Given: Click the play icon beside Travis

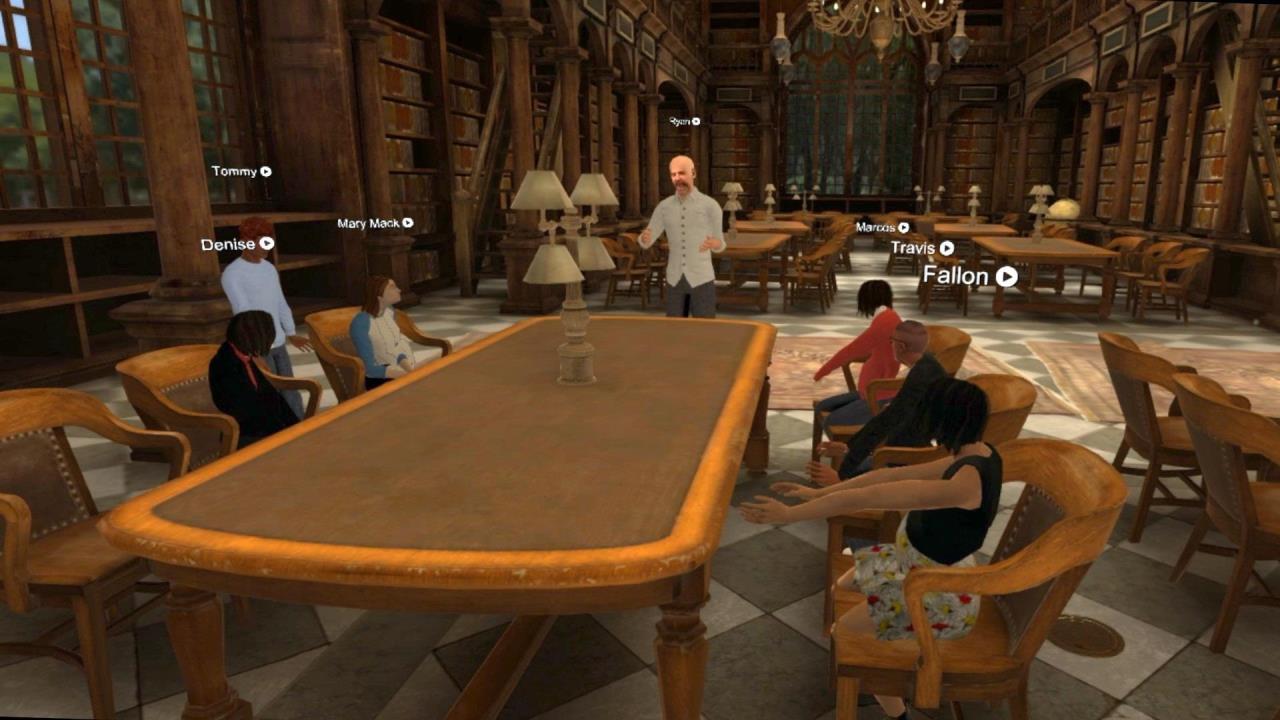Looking at the screenshot, I should pos(948,247).
